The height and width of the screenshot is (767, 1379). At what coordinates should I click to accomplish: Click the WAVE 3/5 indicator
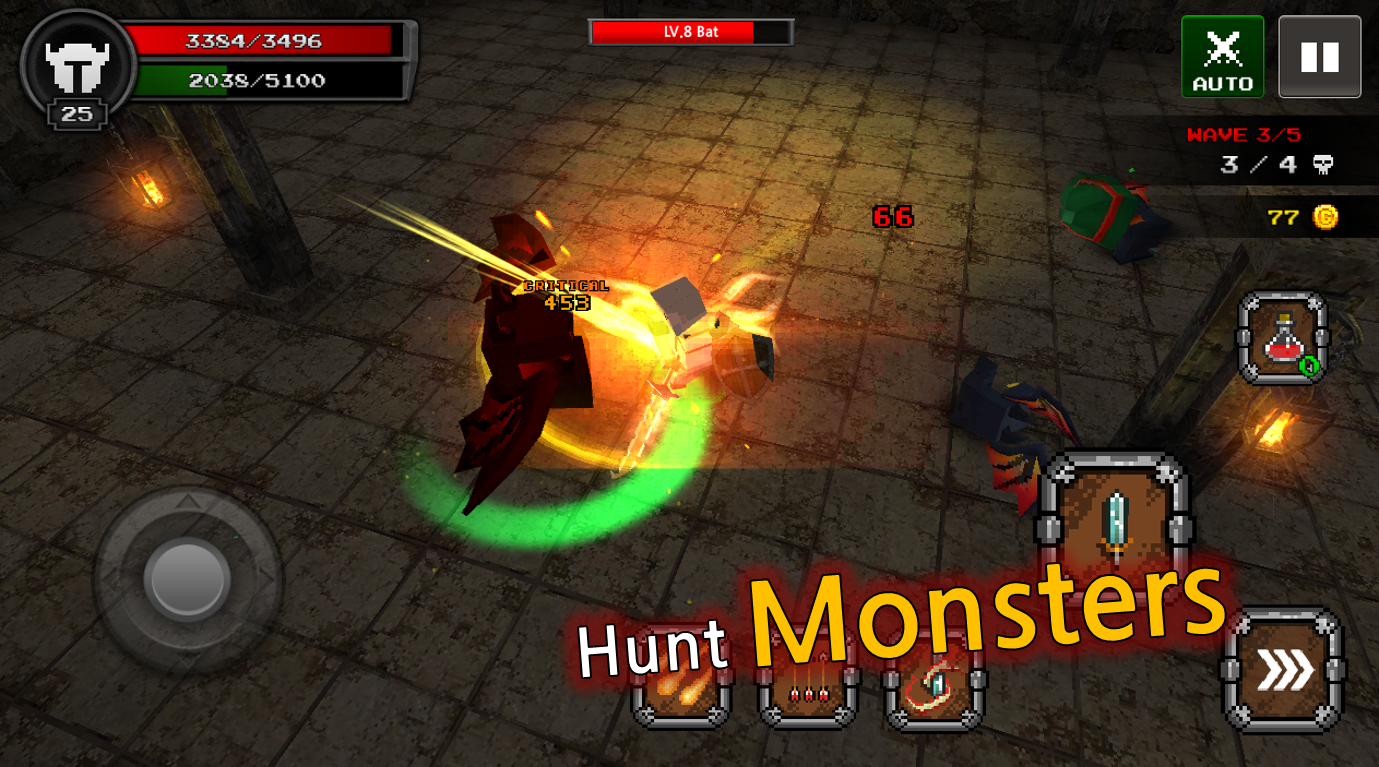1252,135
